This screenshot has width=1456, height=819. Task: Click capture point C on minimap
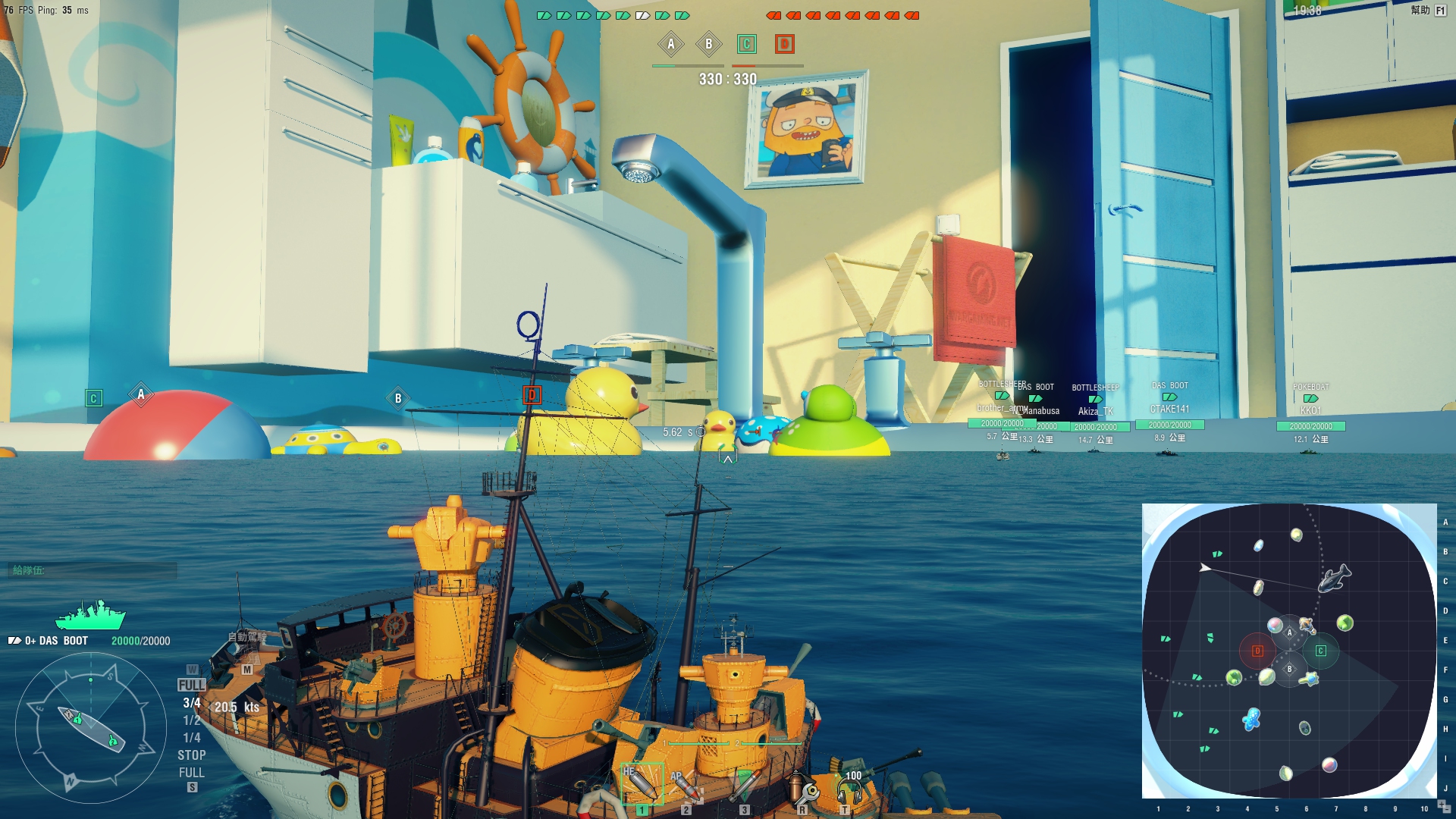(1320, 651)
